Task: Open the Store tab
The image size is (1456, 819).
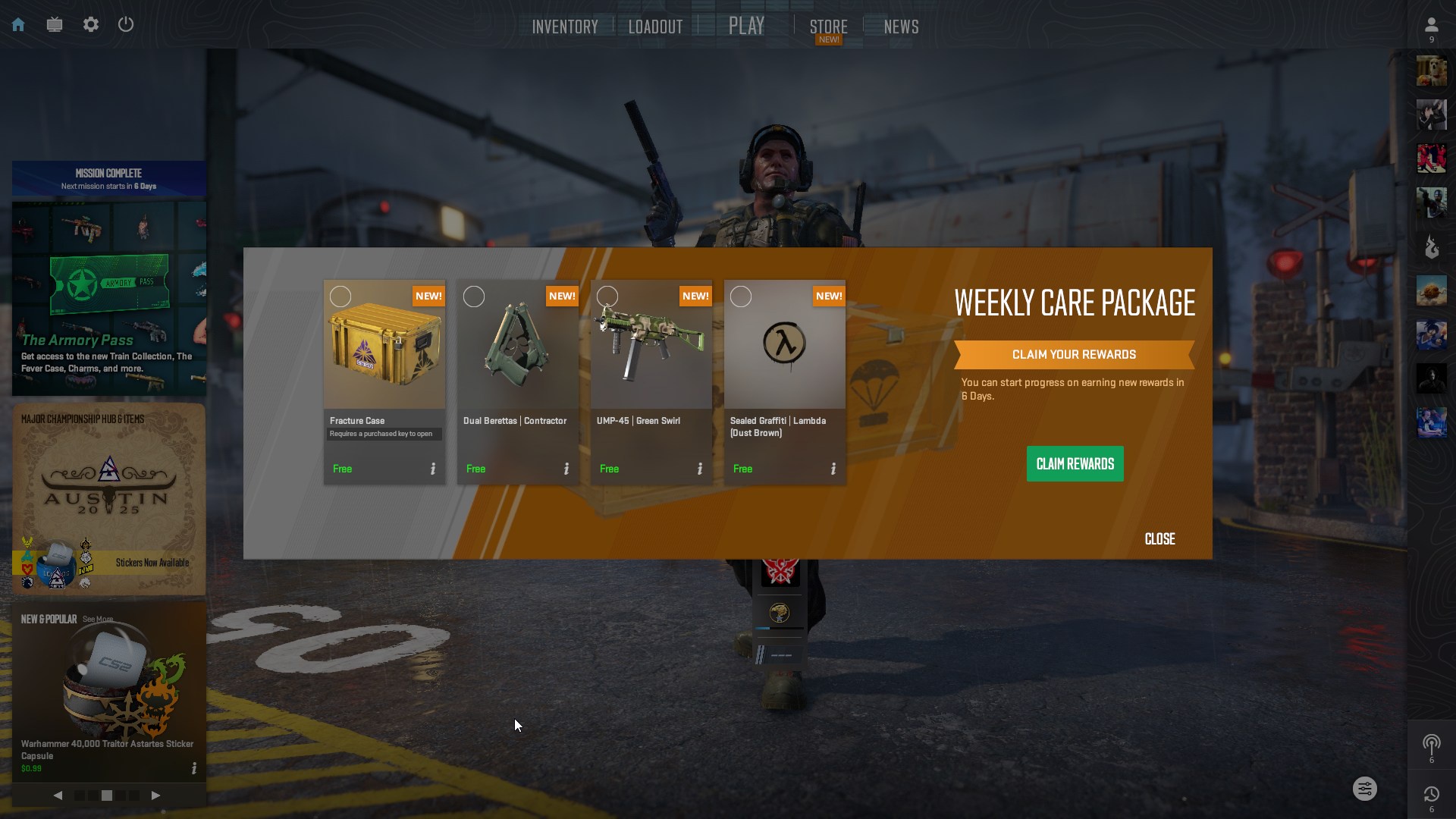Action: click(828, 26)
